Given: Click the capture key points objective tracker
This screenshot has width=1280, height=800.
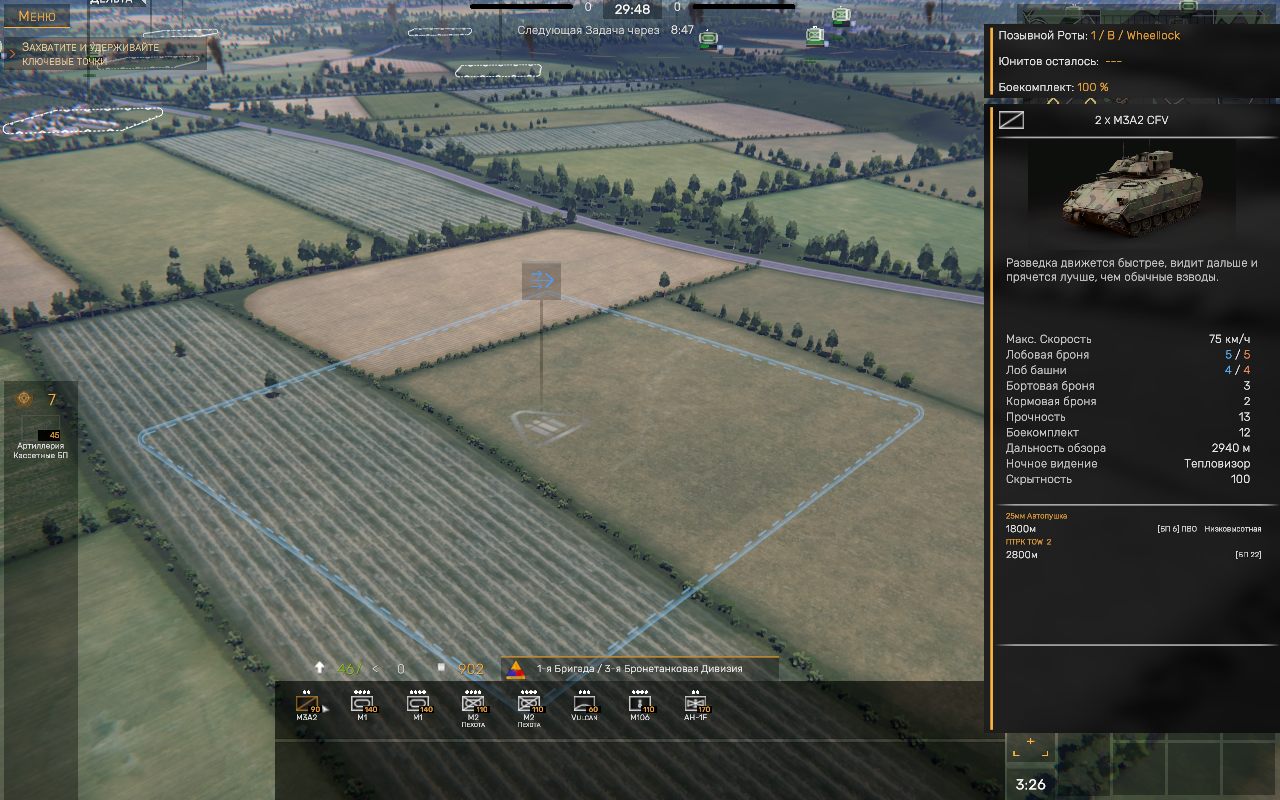Looking at the screenshot, I should pos(105,54).
